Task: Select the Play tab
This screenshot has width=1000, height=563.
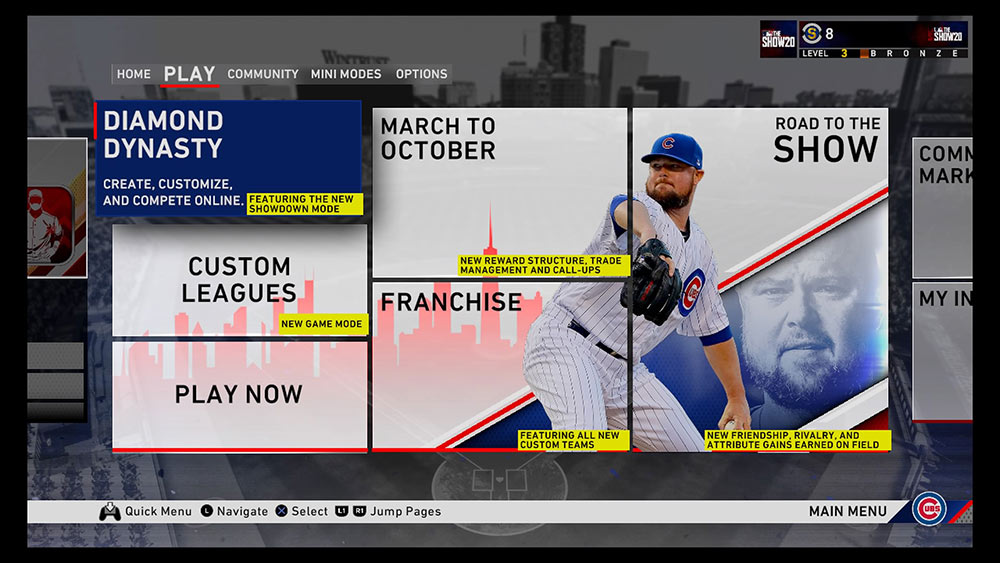Action: [189, 74]
